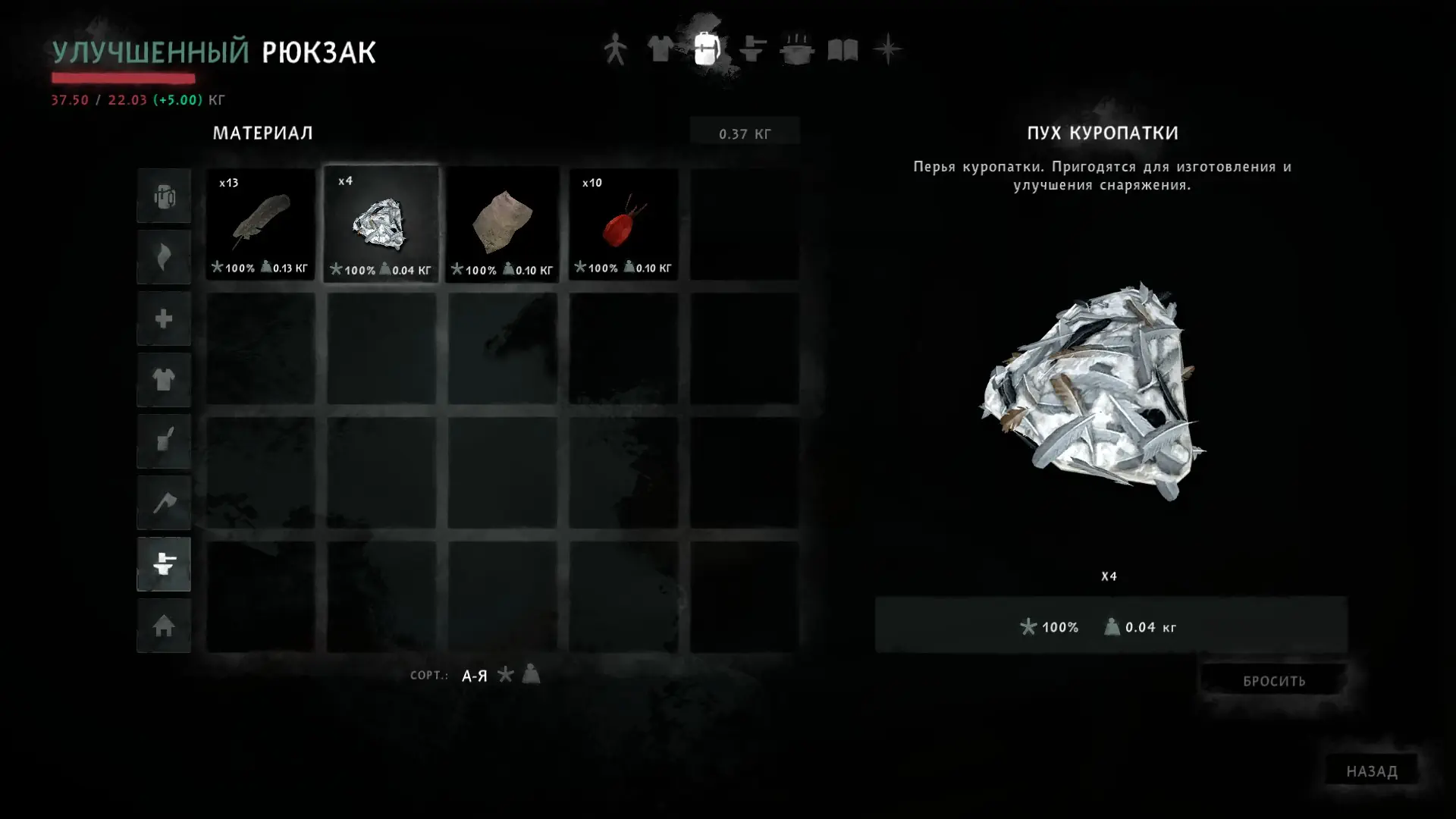This screenshot has height=819, width=1456.
Task: Show all items with the backpack filter
Action: (x=164, y=196)
